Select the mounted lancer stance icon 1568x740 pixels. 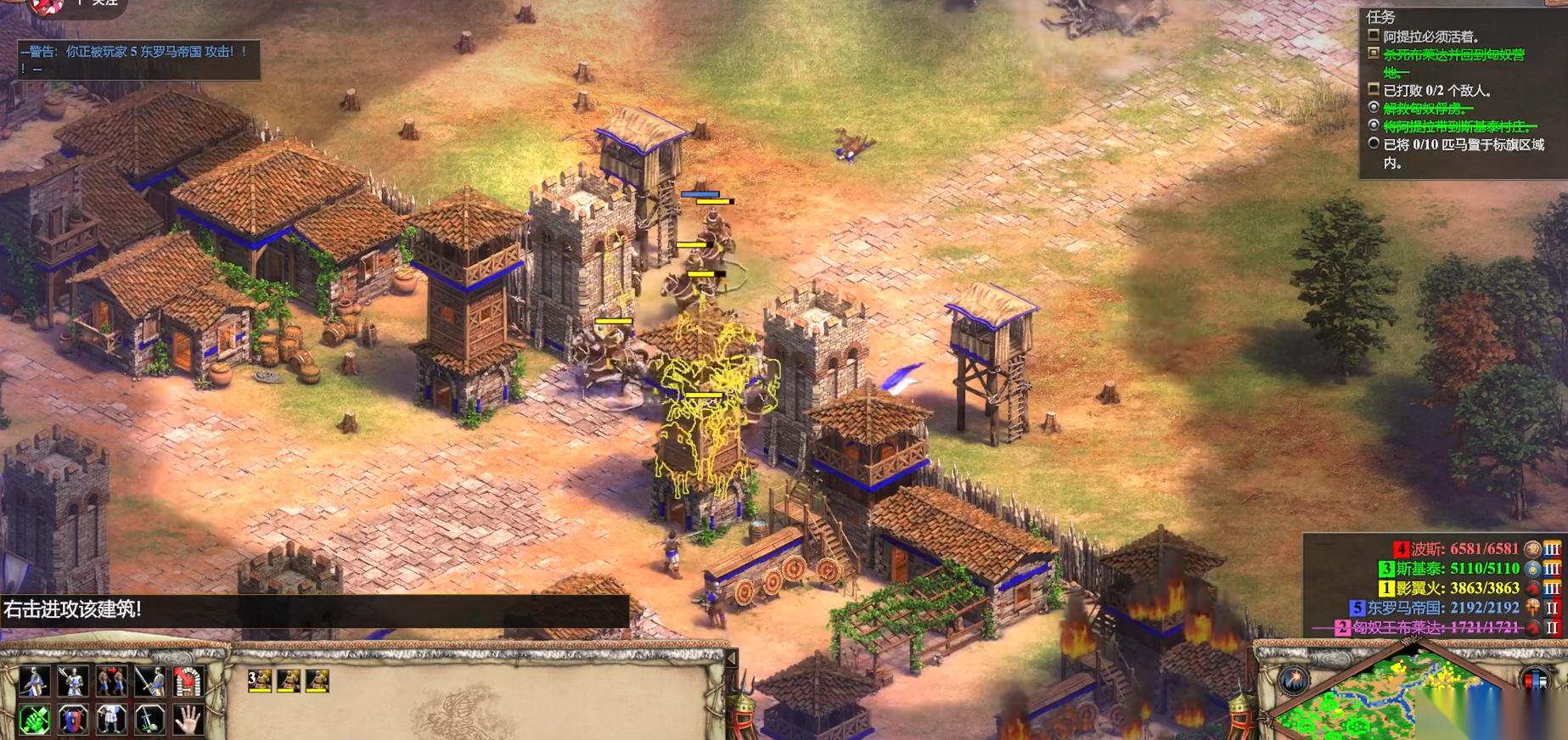click(34, 681)
